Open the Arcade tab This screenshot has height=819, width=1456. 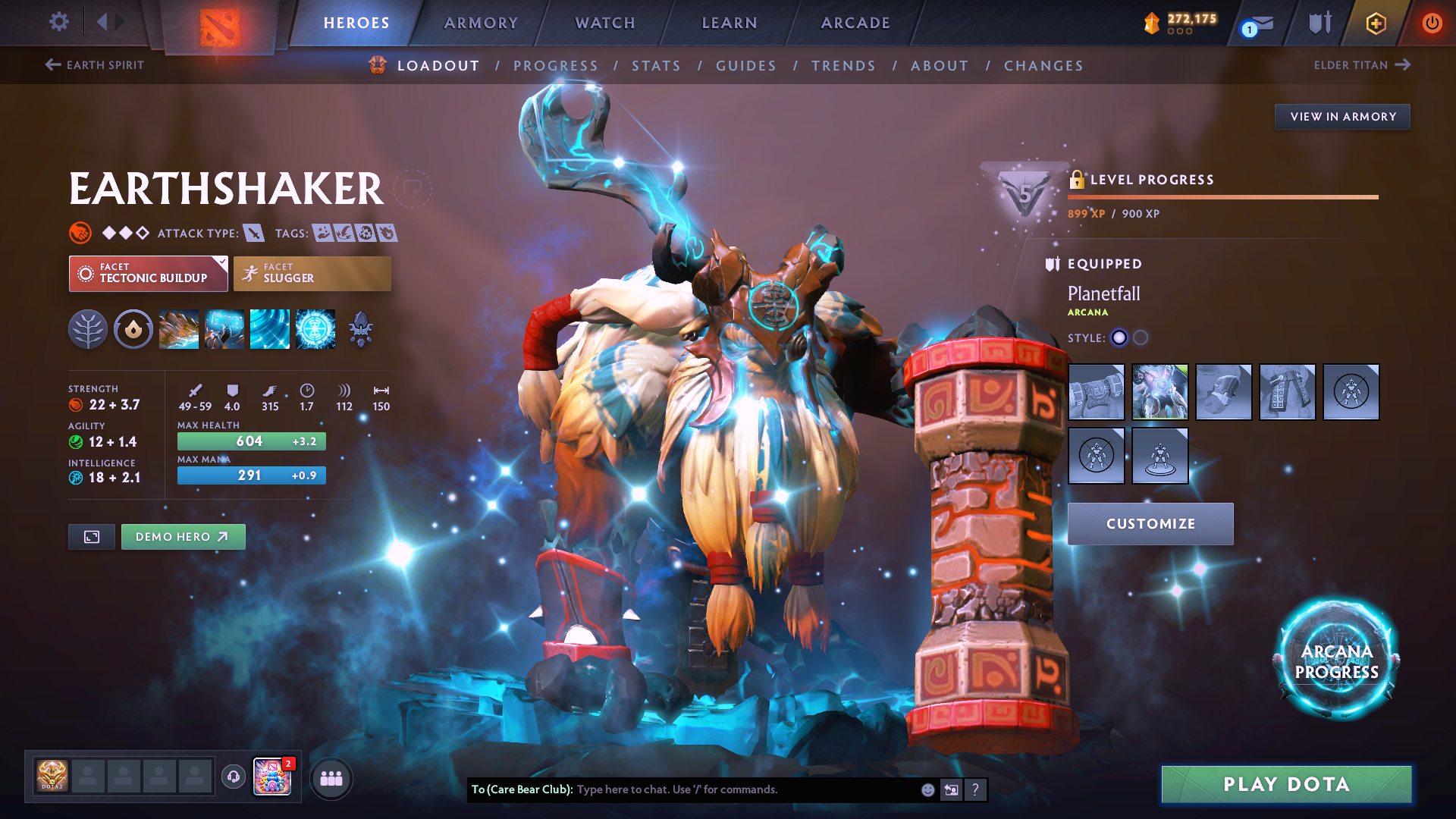(x=855, y=23)
